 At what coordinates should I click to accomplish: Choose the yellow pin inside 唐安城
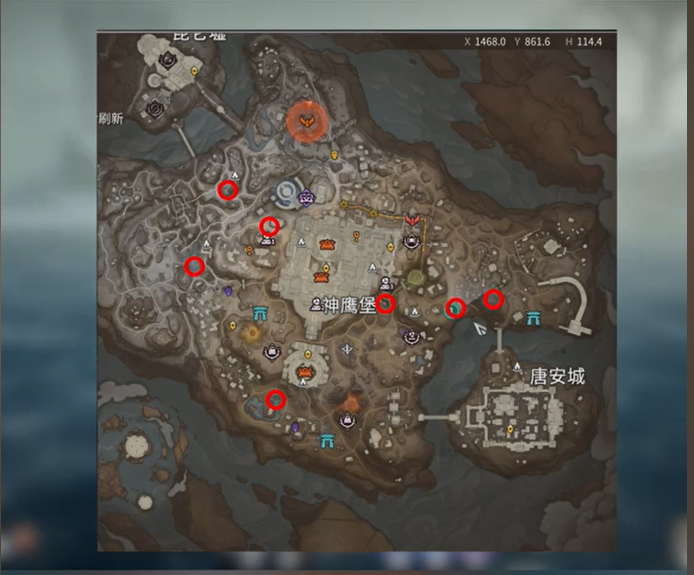click(x=511, y=431)
